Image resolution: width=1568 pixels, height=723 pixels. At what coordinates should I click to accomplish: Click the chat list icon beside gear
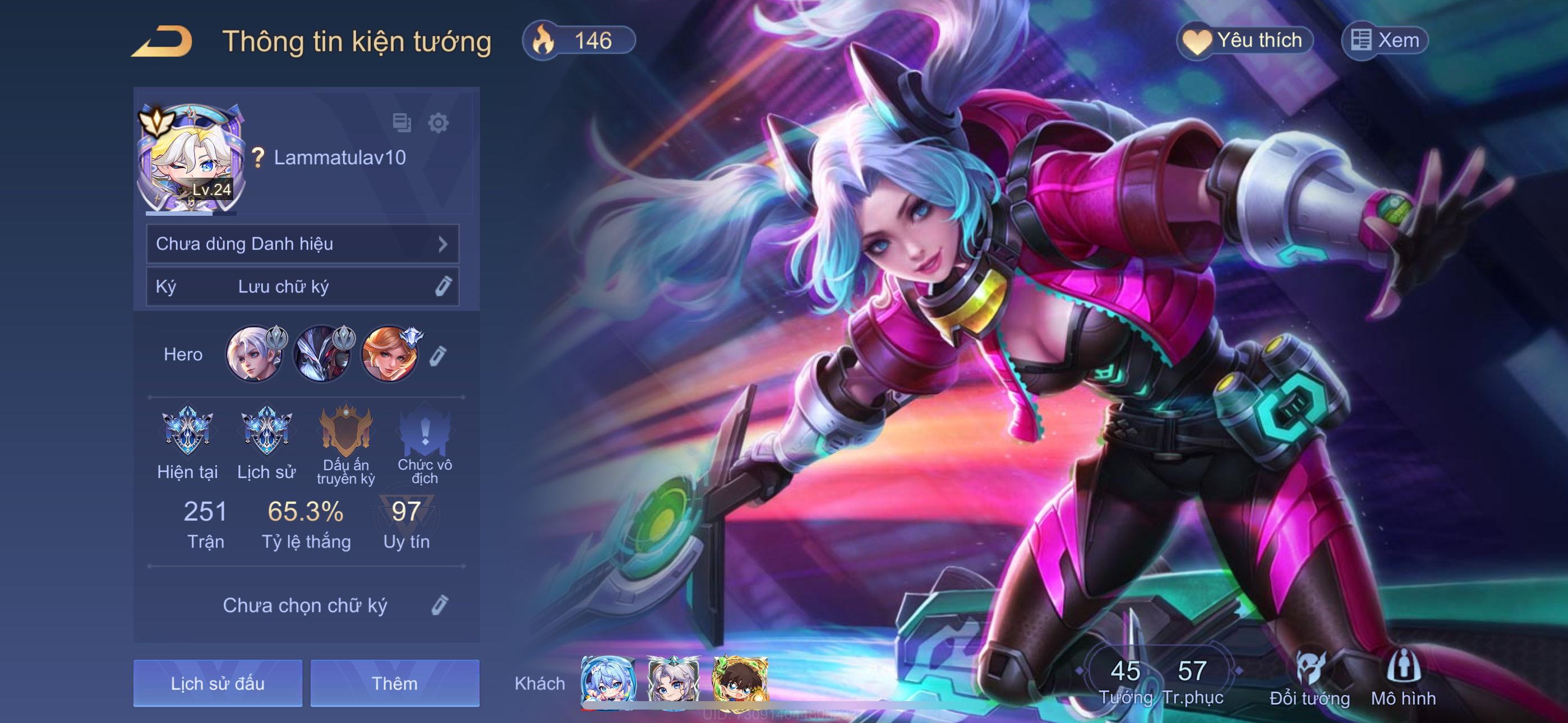click(x=402, y=123)
